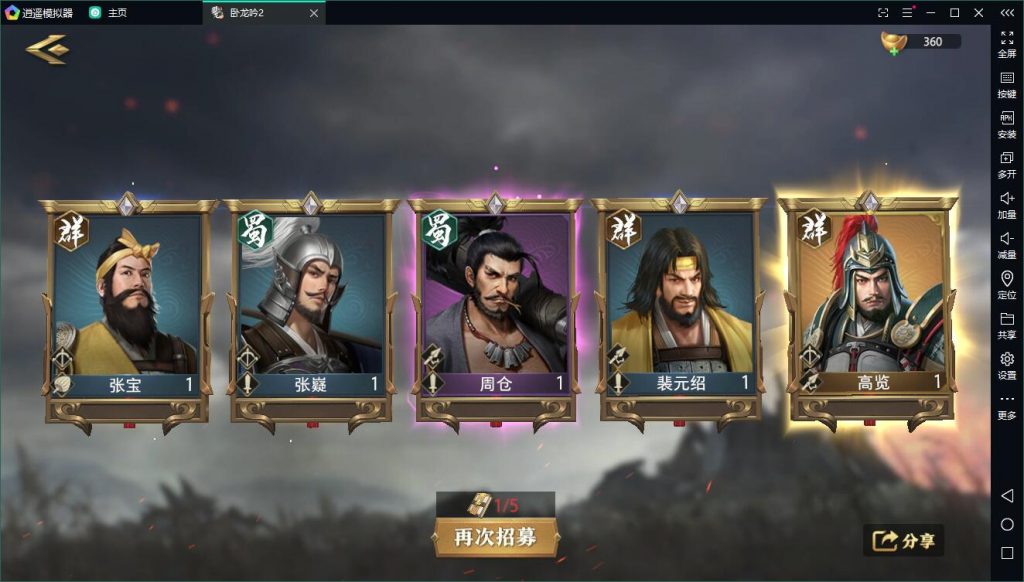Go back with the golden arrow button

coord(47,49)
